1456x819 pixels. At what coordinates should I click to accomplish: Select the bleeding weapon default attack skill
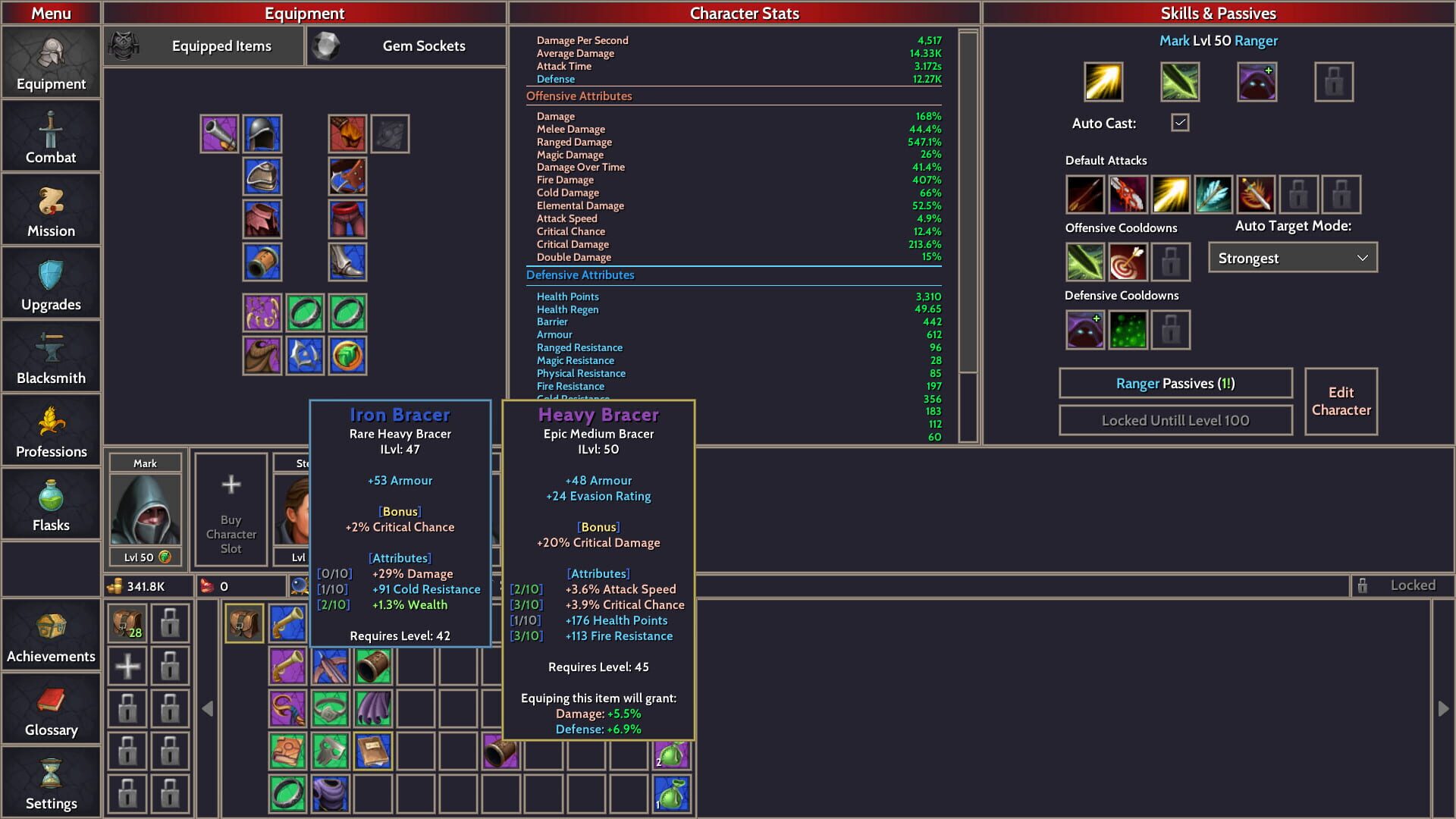coord(1128,195)
